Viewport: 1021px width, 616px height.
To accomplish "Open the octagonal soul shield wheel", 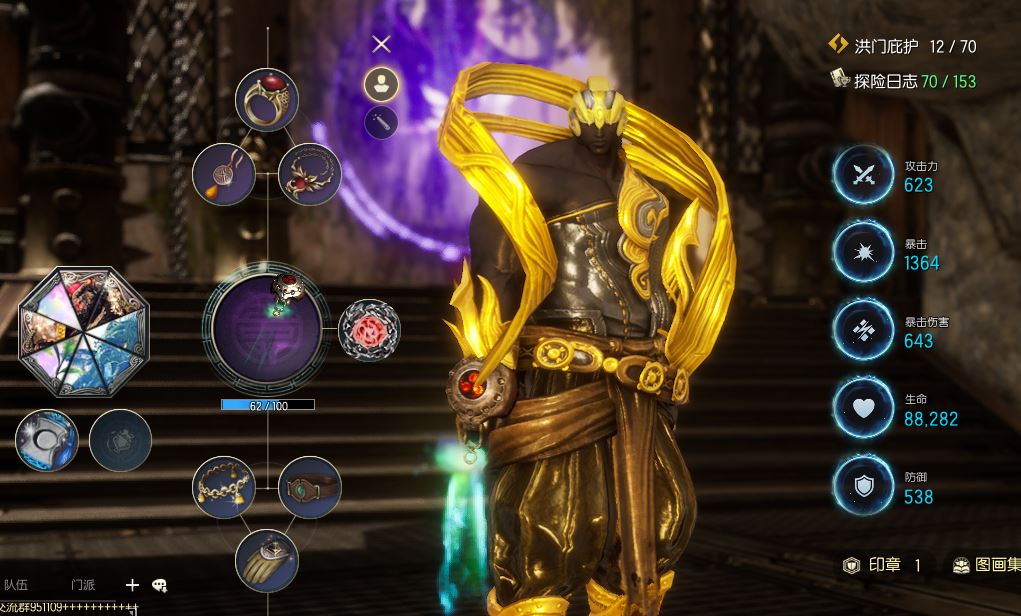I will 84,331.
